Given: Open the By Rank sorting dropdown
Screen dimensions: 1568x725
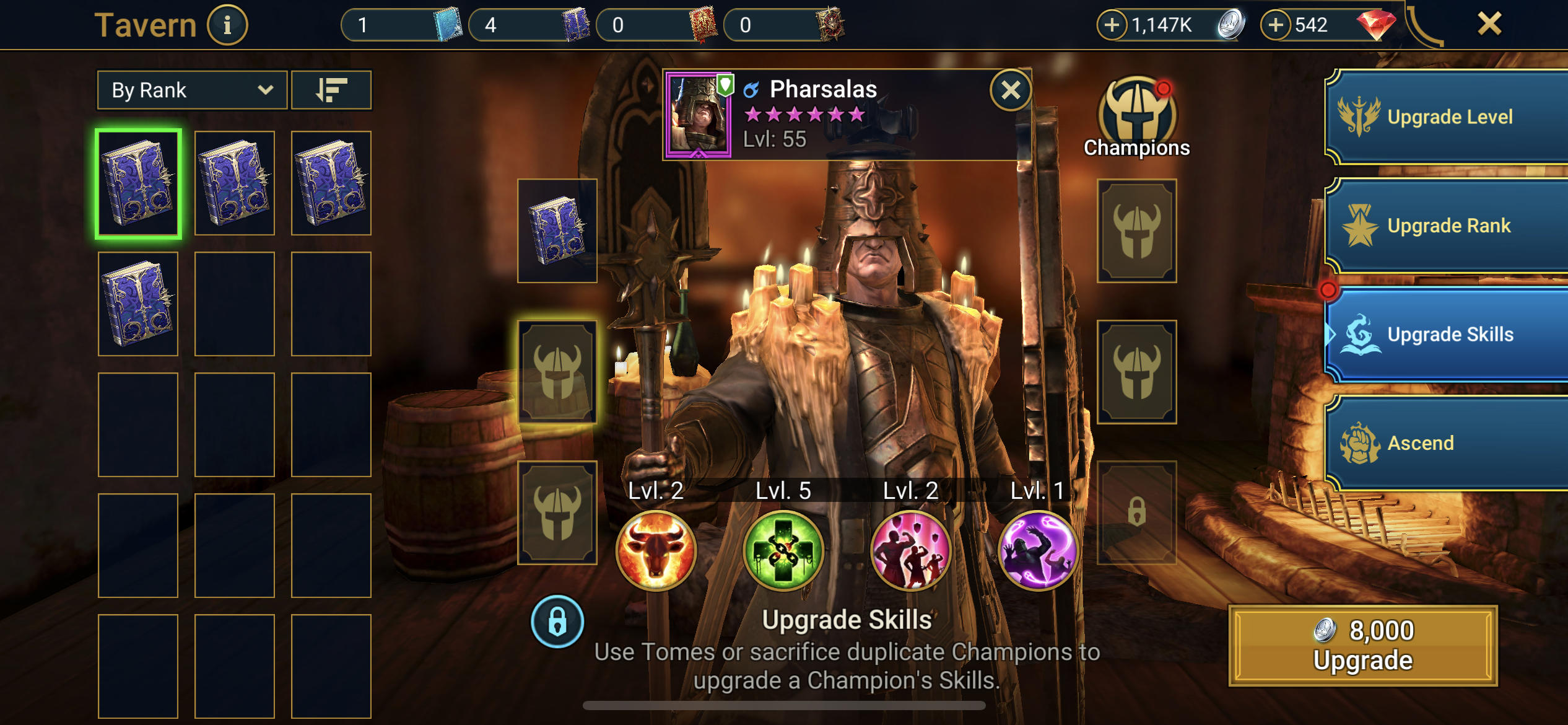Looking at the screenshot, I should 192,90.
